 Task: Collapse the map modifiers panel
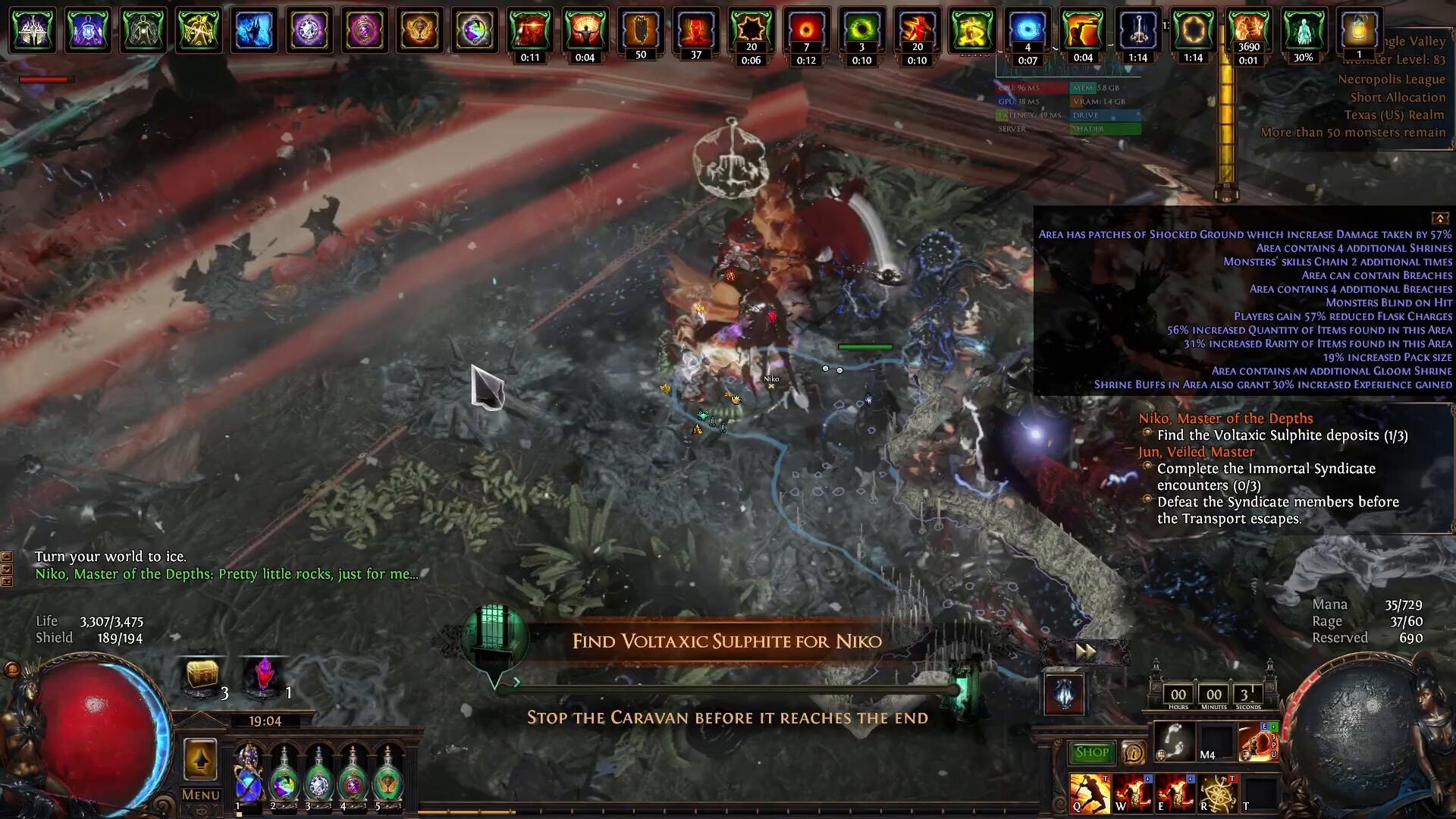(1439, 218)
